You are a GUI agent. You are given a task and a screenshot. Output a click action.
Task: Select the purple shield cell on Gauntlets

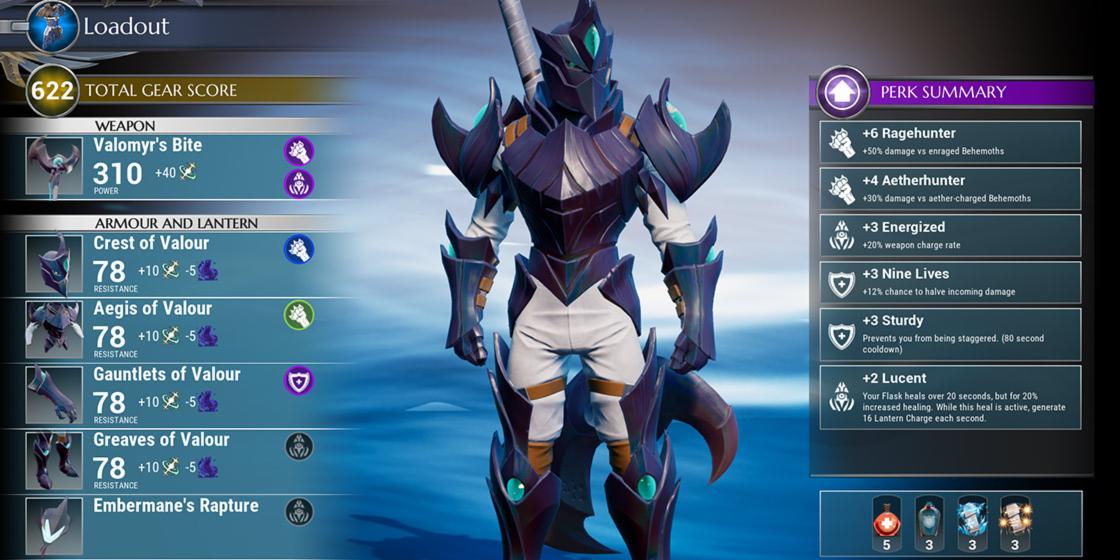coord(298,381)
